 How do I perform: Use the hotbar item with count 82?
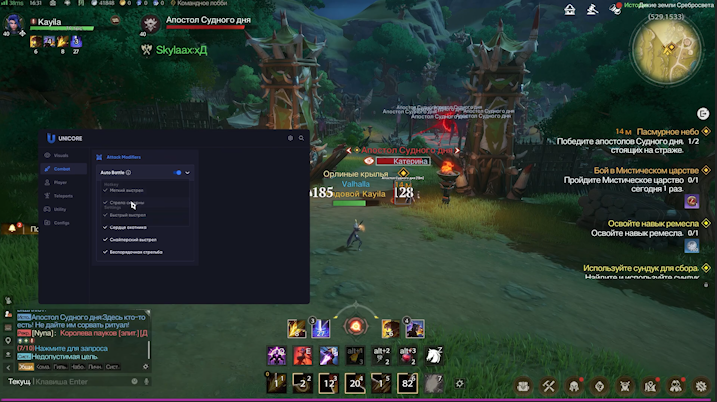(407, 382)
